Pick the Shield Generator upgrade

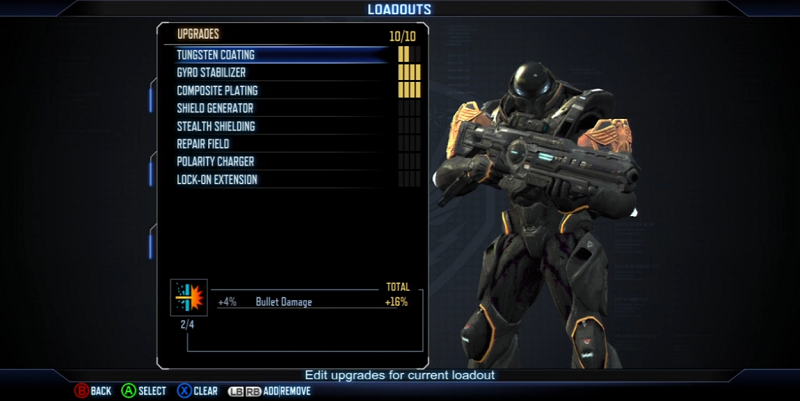(215, 108)
